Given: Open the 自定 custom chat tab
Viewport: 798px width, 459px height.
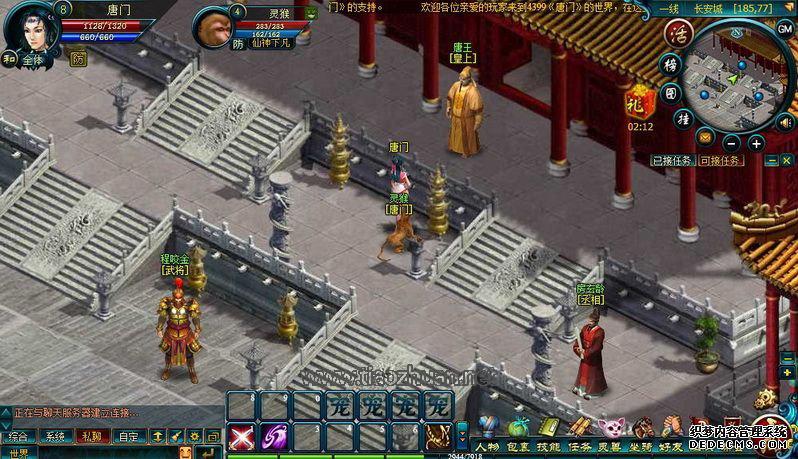Looking at the screenshot, I should click(128, 436).
